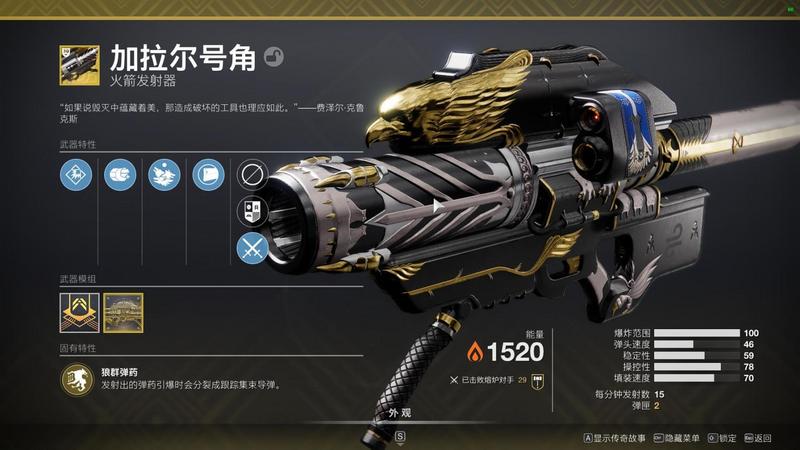The height and width of the screenshot is (450, 800).
Task: Open the weapon mod slot with chevrons
Action: (79, 313)
